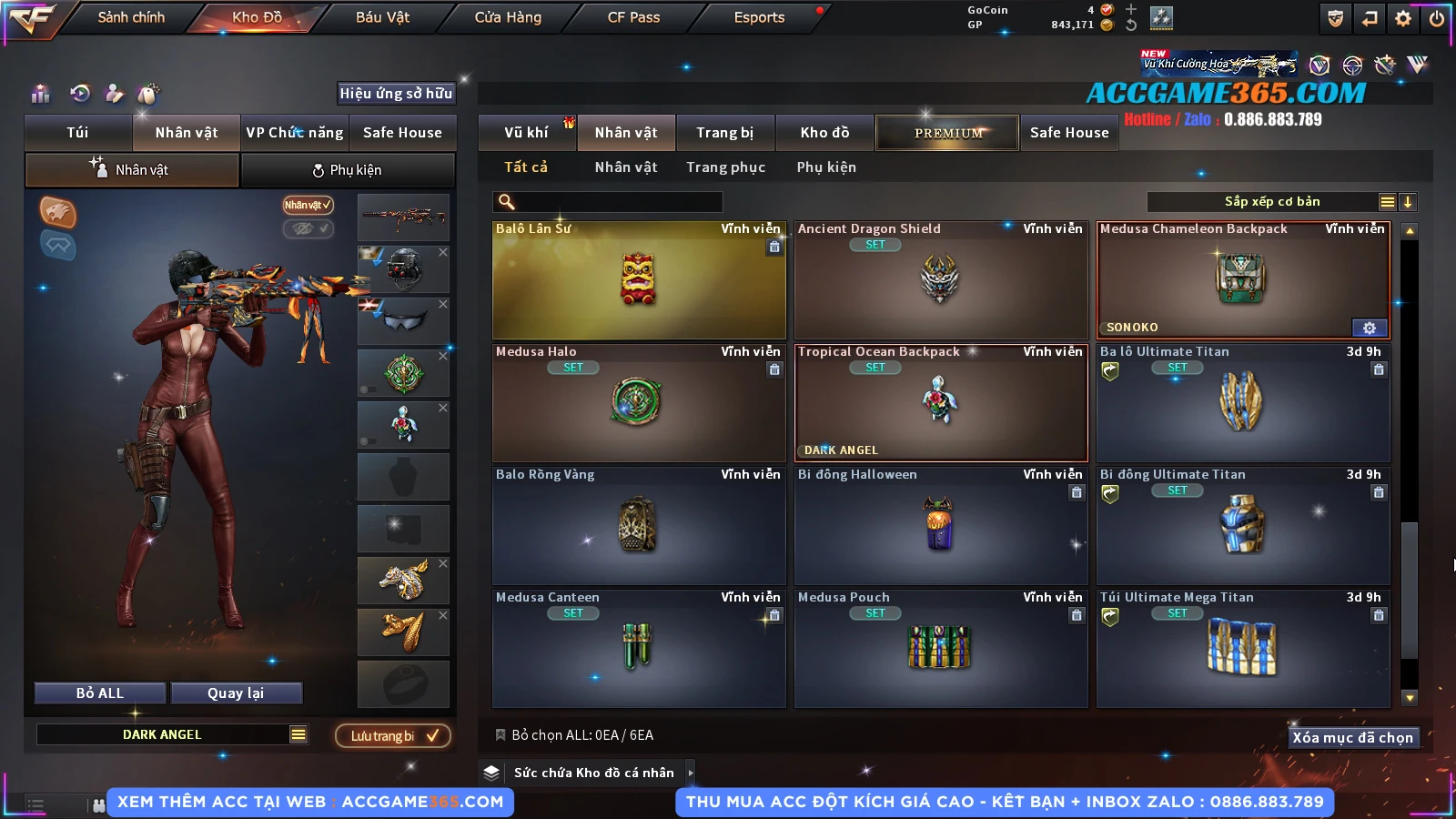Filter items by Phụ kiện category

826,167
